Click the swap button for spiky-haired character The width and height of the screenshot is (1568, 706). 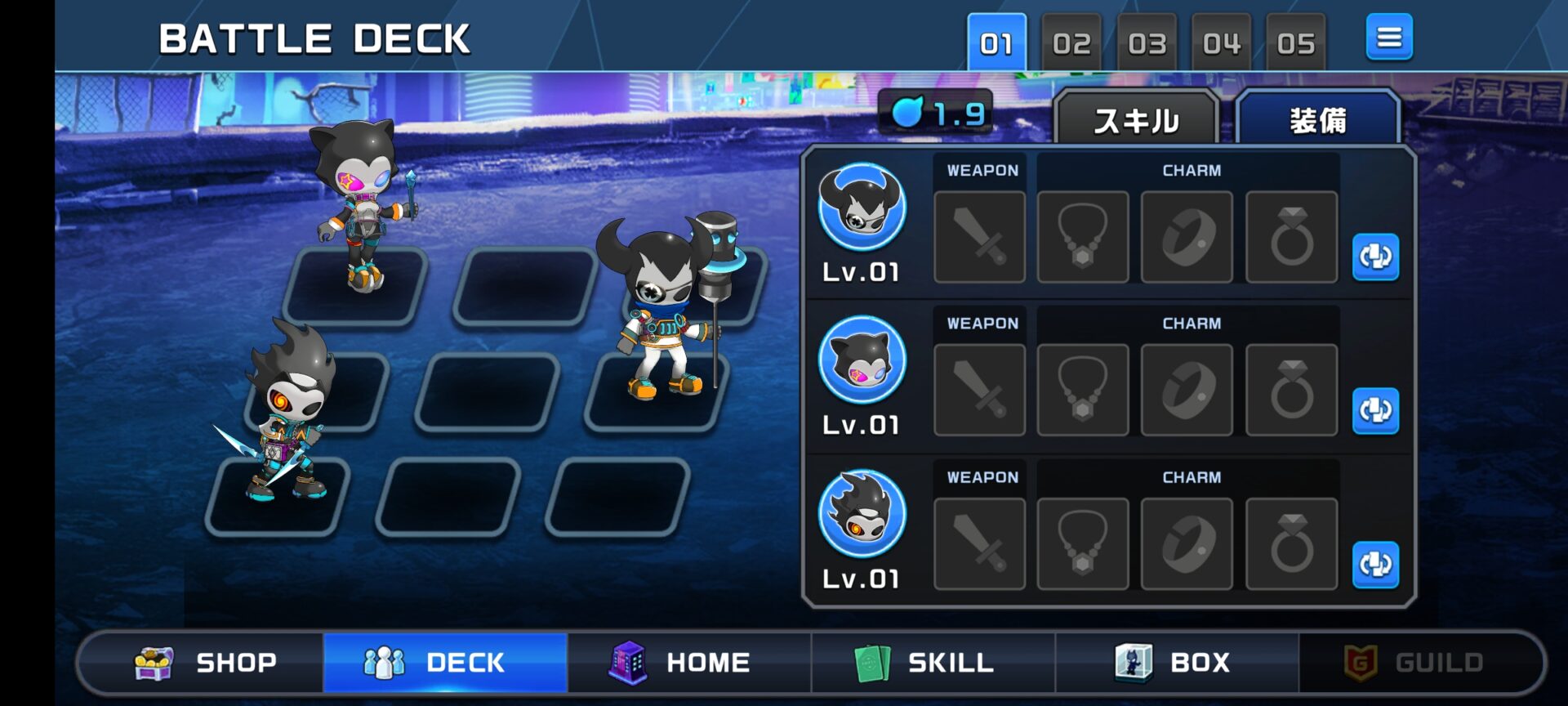(x=1375, y=564)
